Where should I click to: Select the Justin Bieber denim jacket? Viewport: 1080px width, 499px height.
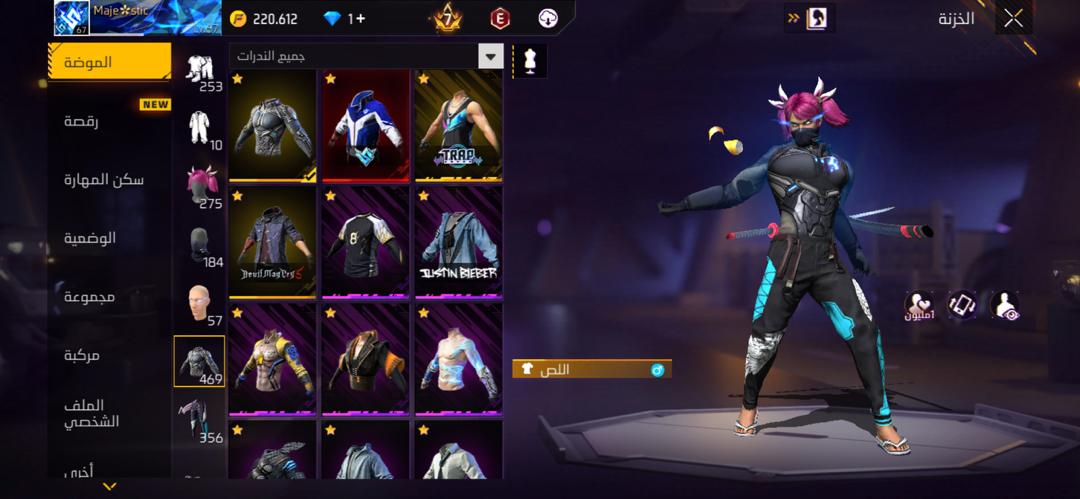tap(458, 242)
